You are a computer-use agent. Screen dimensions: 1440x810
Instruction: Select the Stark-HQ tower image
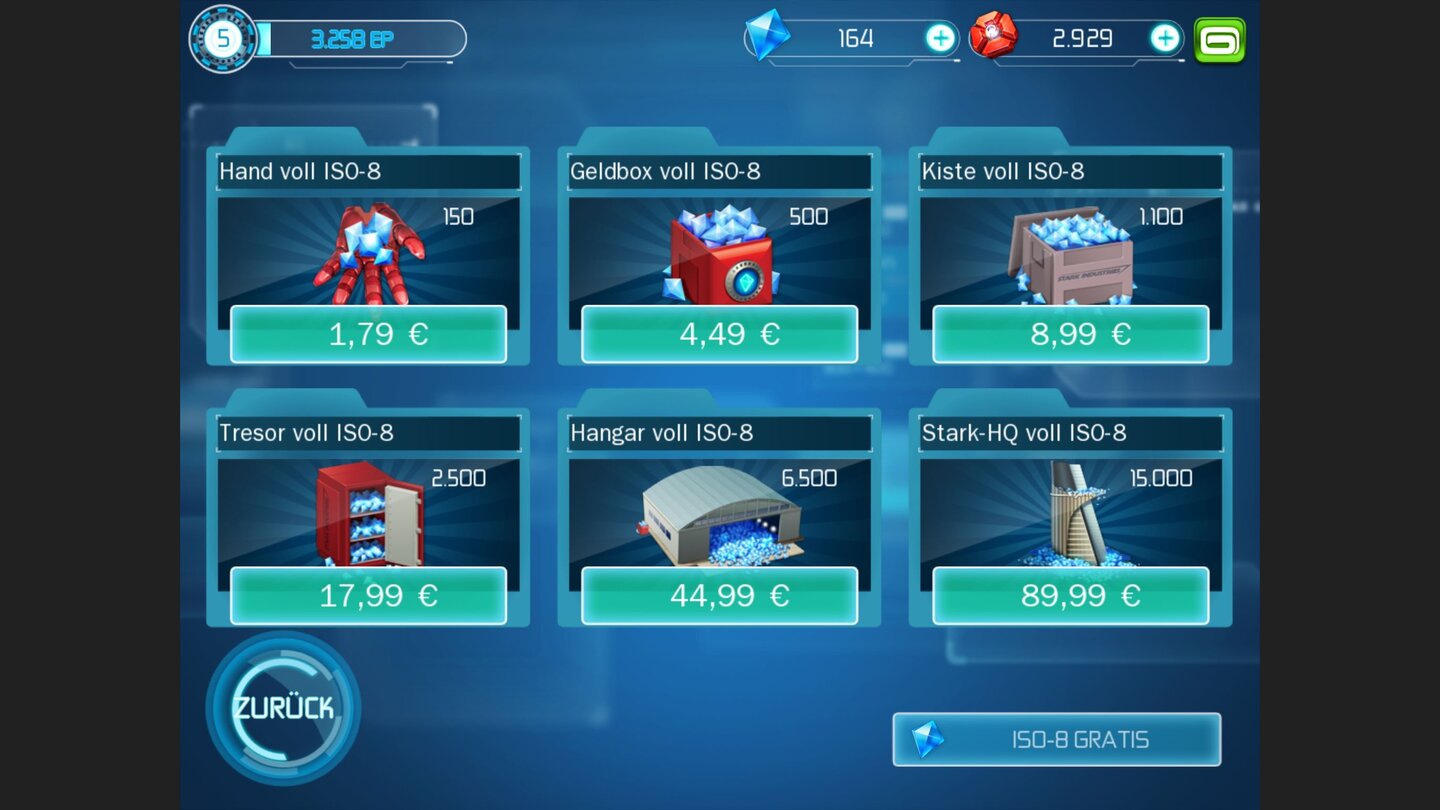pyautogui.click(x=1070, y=512)
